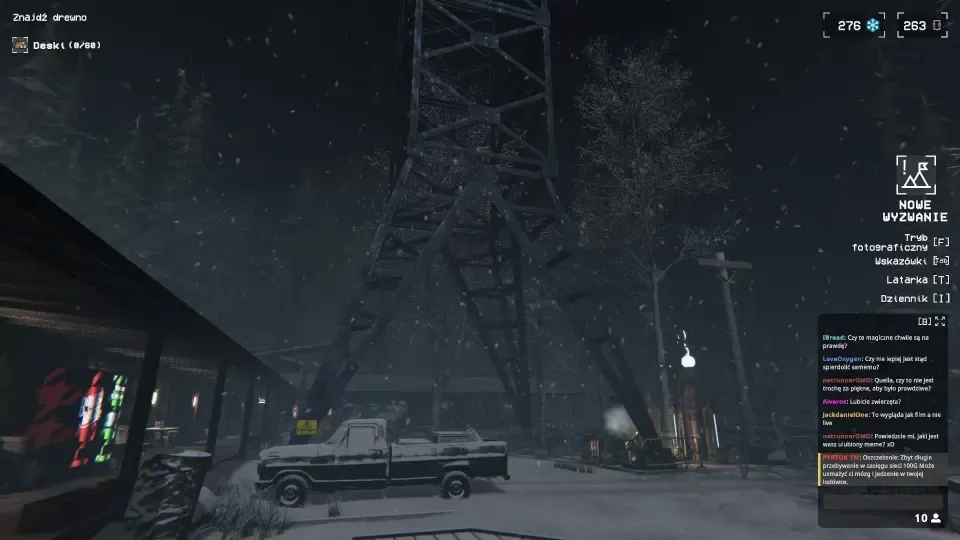Image resolution: width=960 pixels, height=540 pixels.
Task: Open Tryb fotograficzny photo mode
Action: [901, 242]
